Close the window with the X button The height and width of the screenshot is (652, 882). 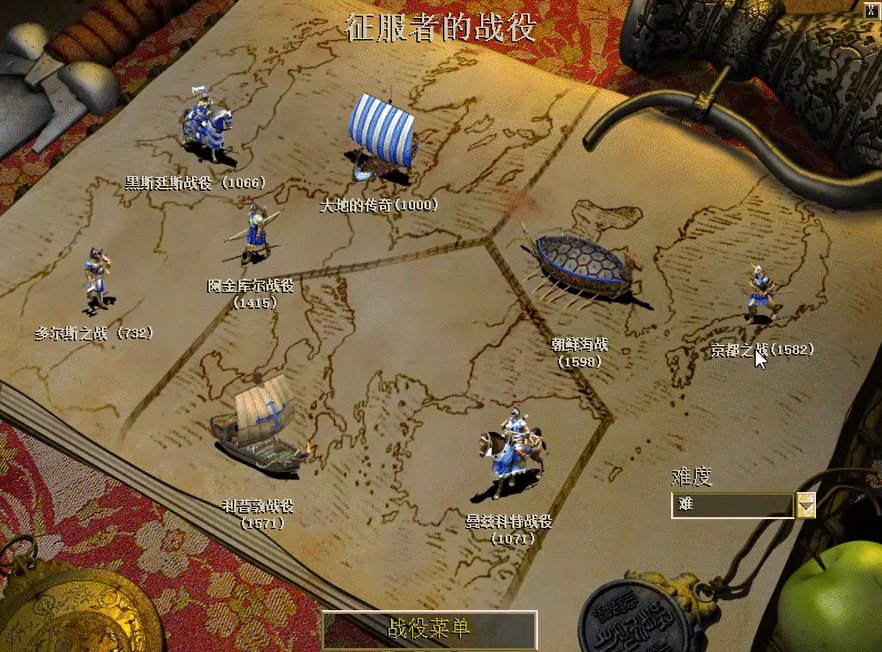click(x=869, y=9)
